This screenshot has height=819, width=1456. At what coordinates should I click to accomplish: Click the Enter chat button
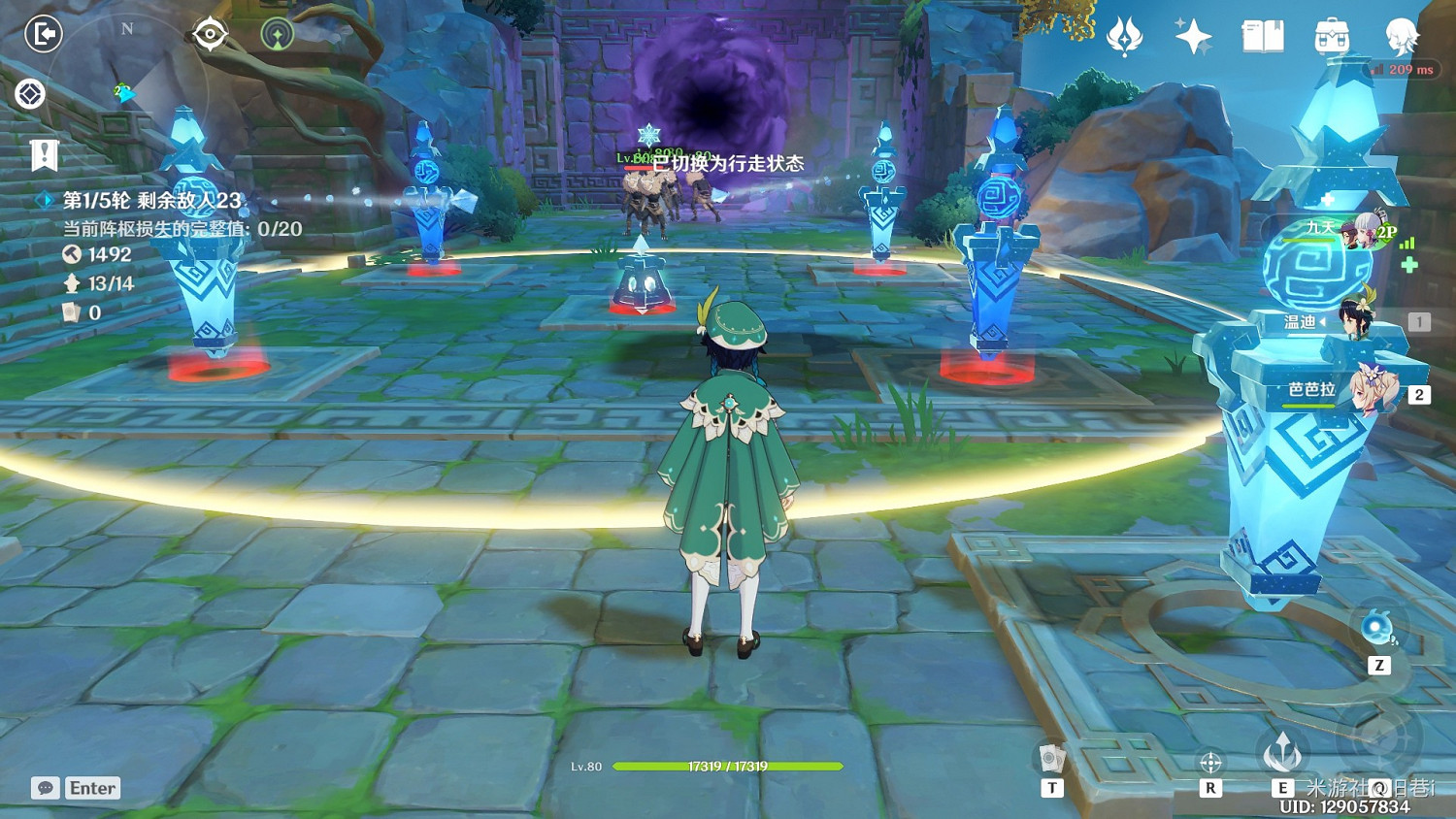click(92, 788)
